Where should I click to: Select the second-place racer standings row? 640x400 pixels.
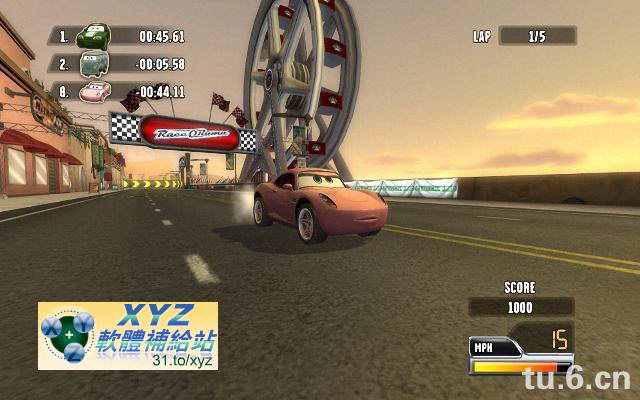point(120,64)
